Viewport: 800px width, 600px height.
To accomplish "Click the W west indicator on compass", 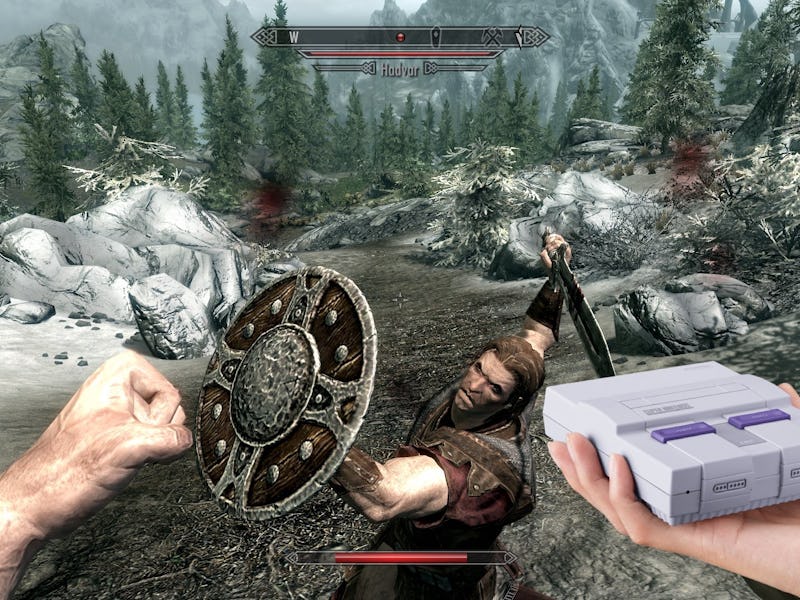I will [295, 37].
